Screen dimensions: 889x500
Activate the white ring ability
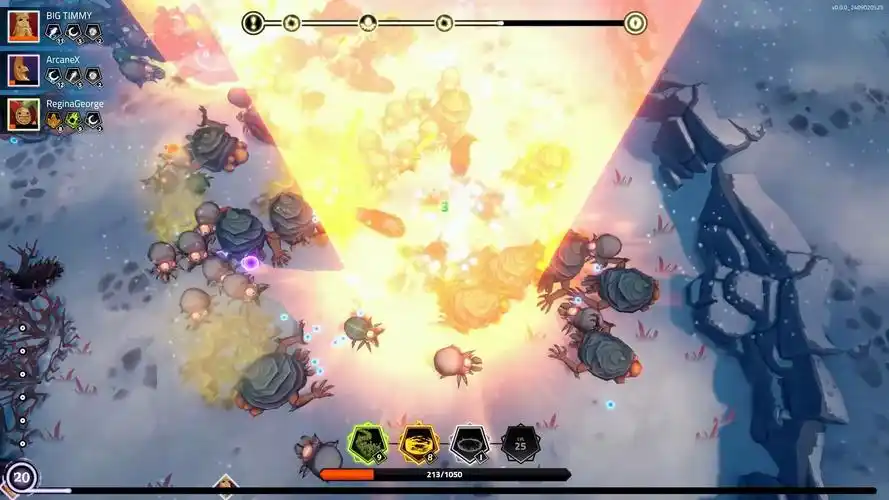pyautogui.click(x=469, y=443)
